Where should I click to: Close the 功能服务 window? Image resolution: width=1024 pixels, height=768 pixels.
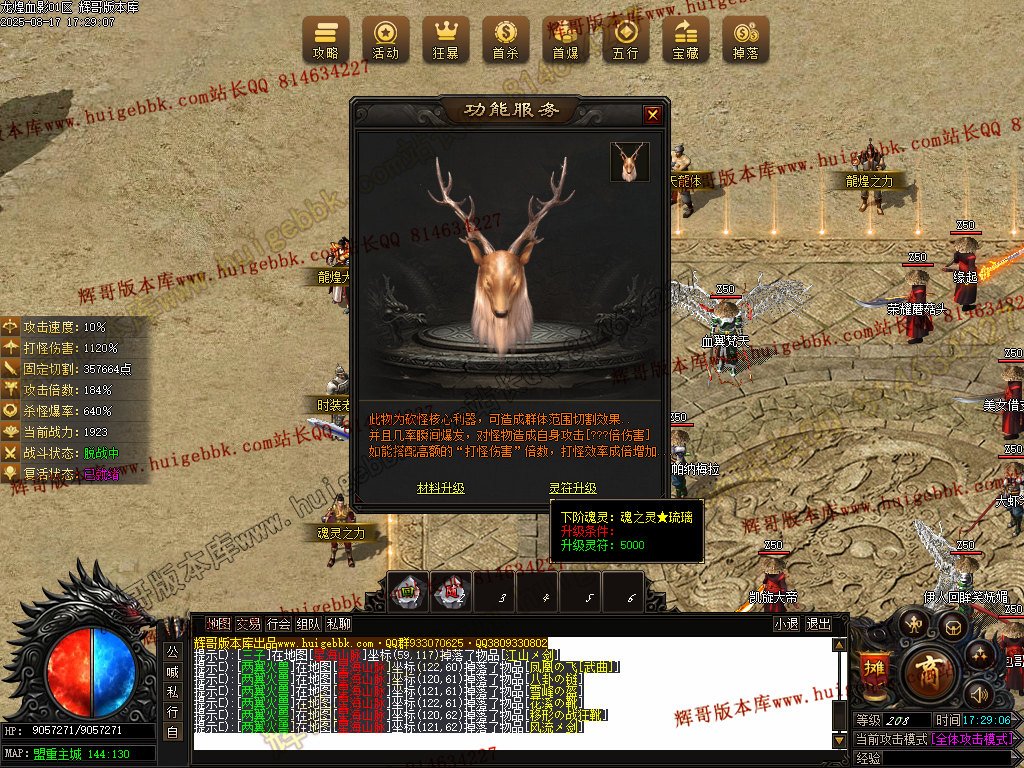[x=653, y=115]
